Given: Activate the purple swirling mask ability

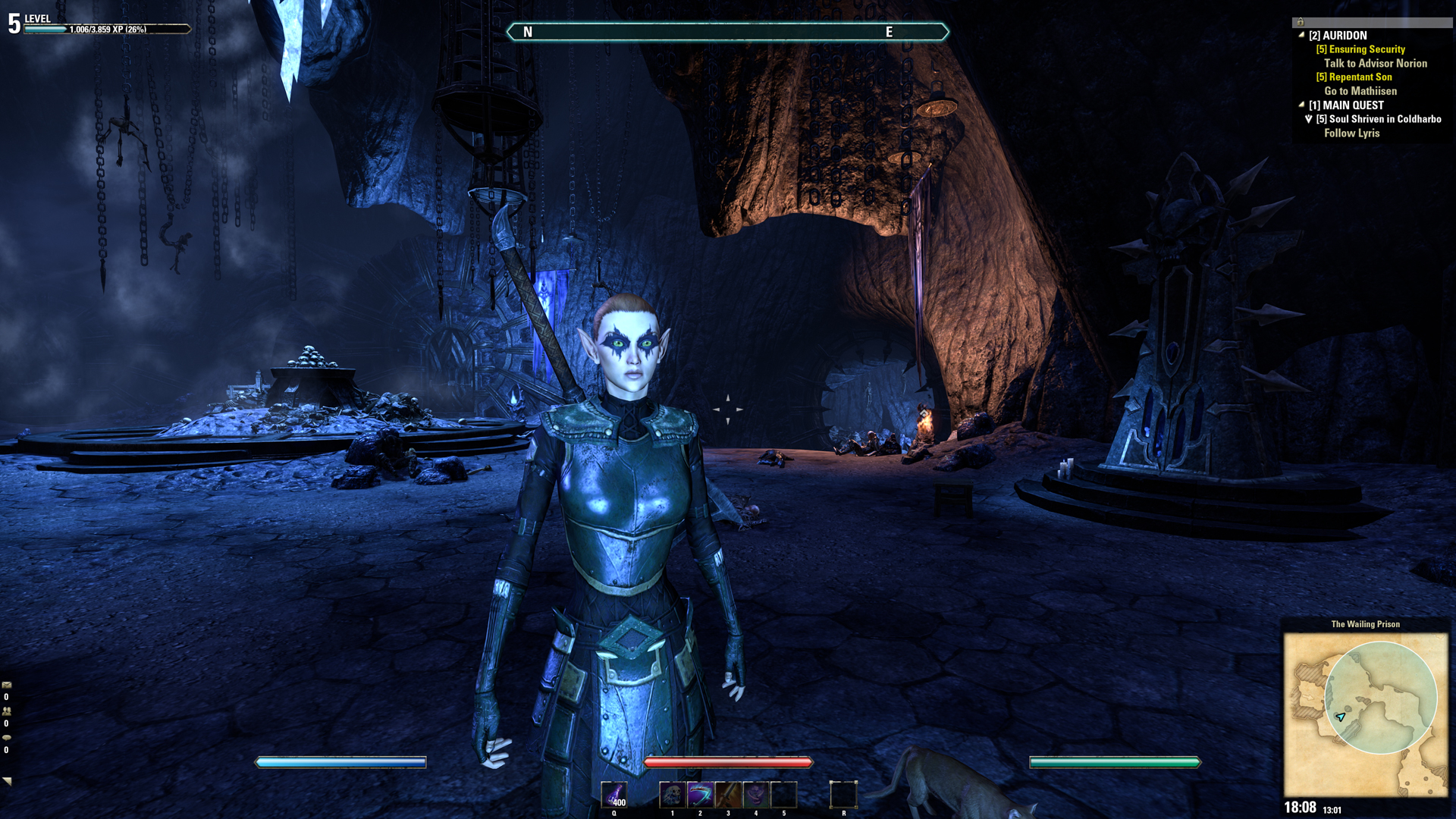Looking at the screenshot, I should click(756, 795).
